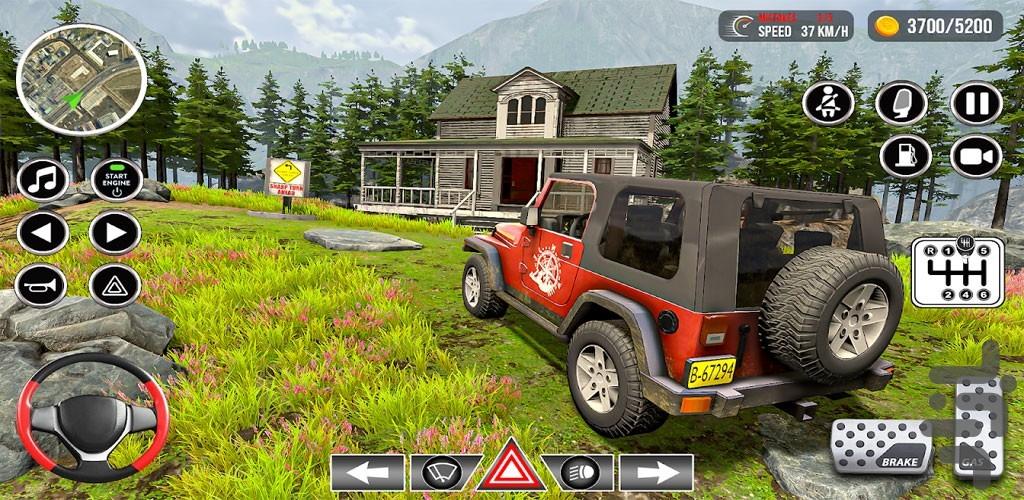
Task: Toggle the music note button
Action: (x=42, y=181)
